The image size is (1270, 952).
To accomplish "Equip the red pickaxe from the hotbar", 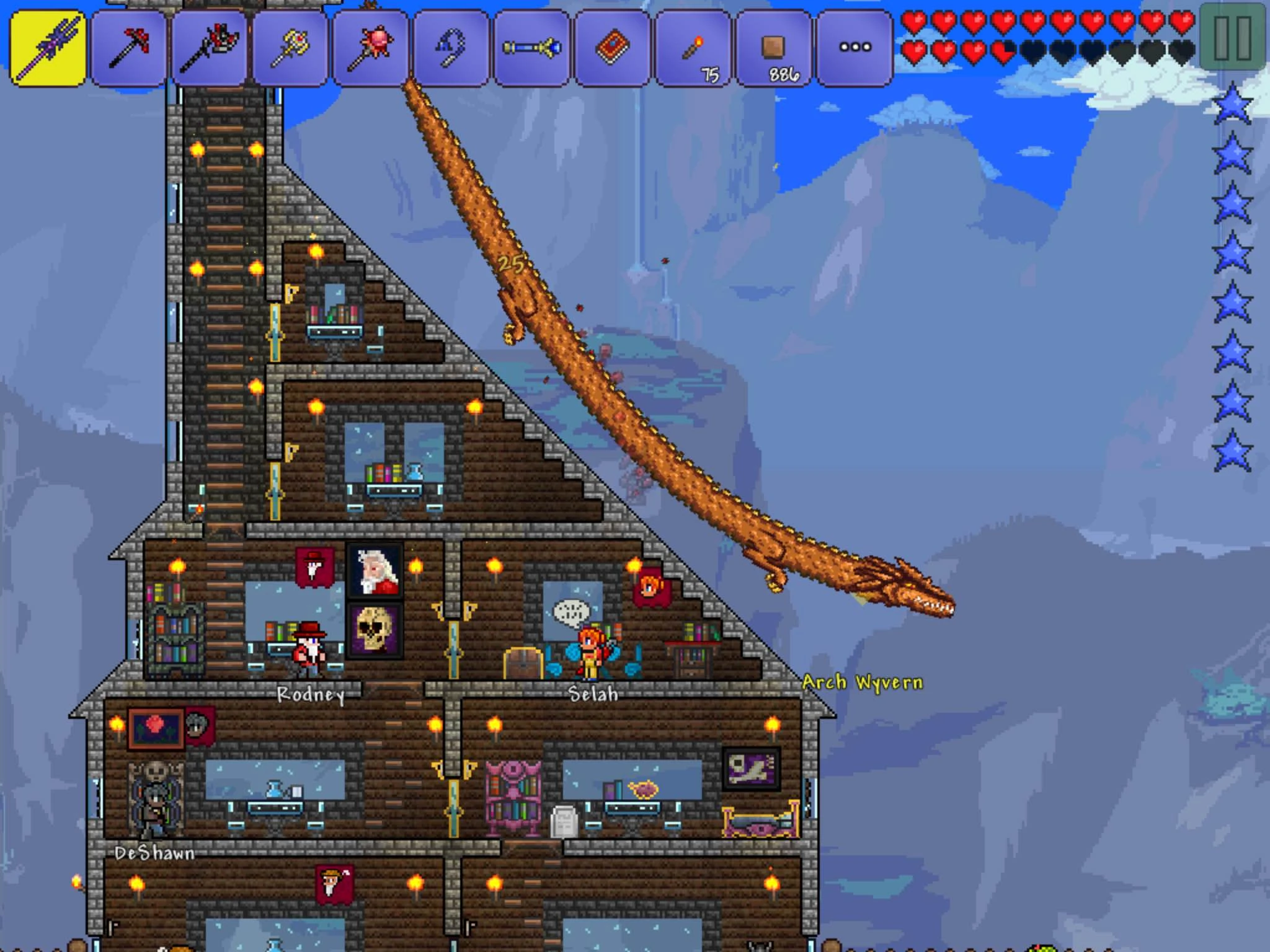I will [128, 47].
